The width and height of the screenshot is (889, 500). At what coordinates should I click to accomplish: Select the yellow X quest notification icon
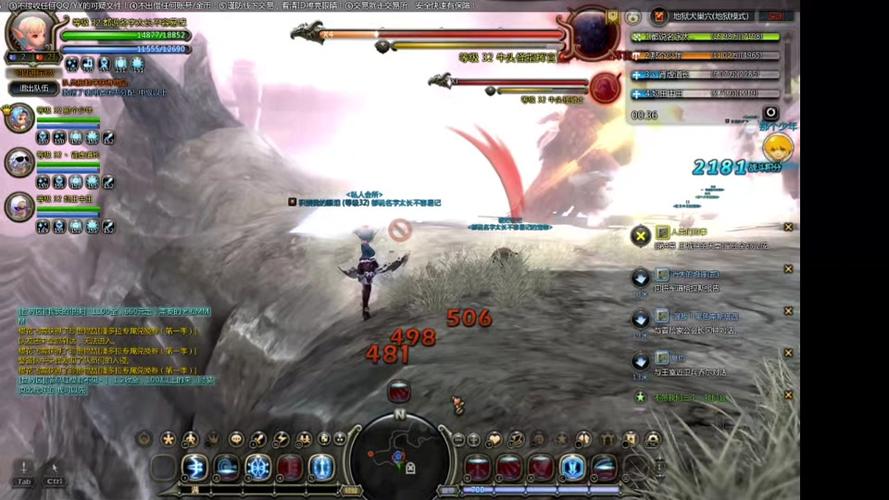640,235
